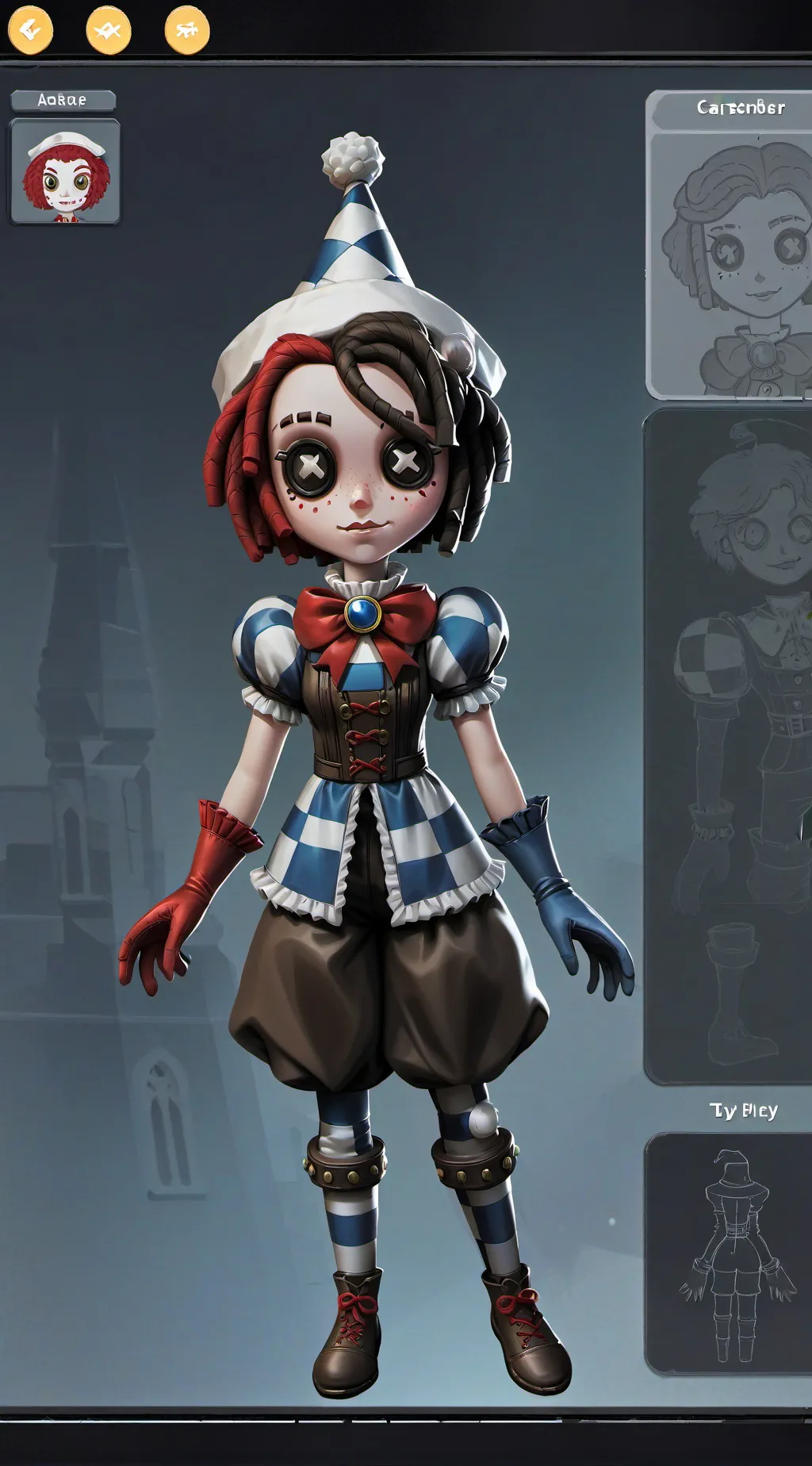Go back using the arrow button
Image resolution: width=812 pixels, height=1466 pixels.
(x=30, y=30)
